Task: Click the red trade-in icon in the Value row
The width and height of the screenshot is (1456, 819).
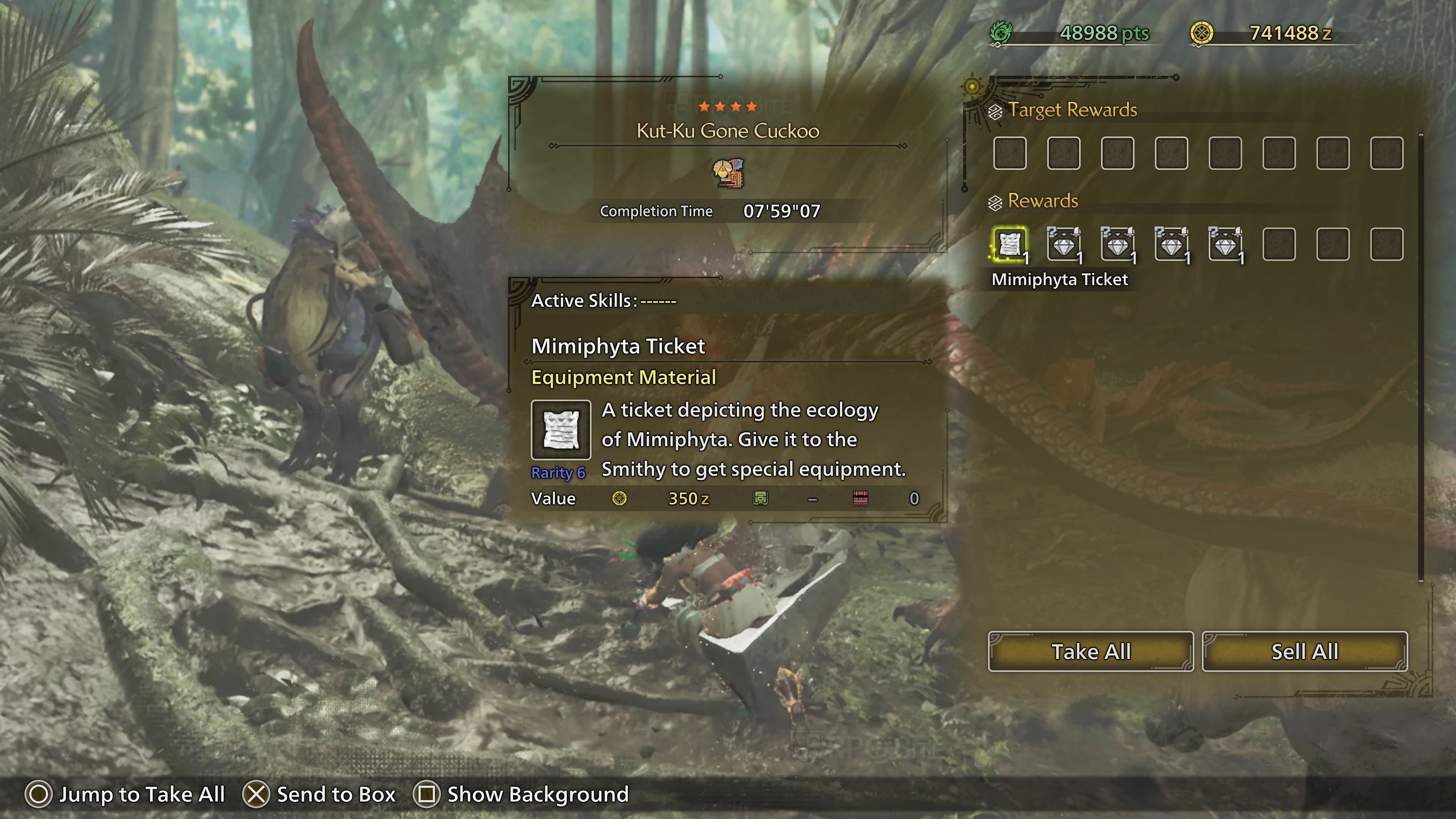Action: [860, 499]
